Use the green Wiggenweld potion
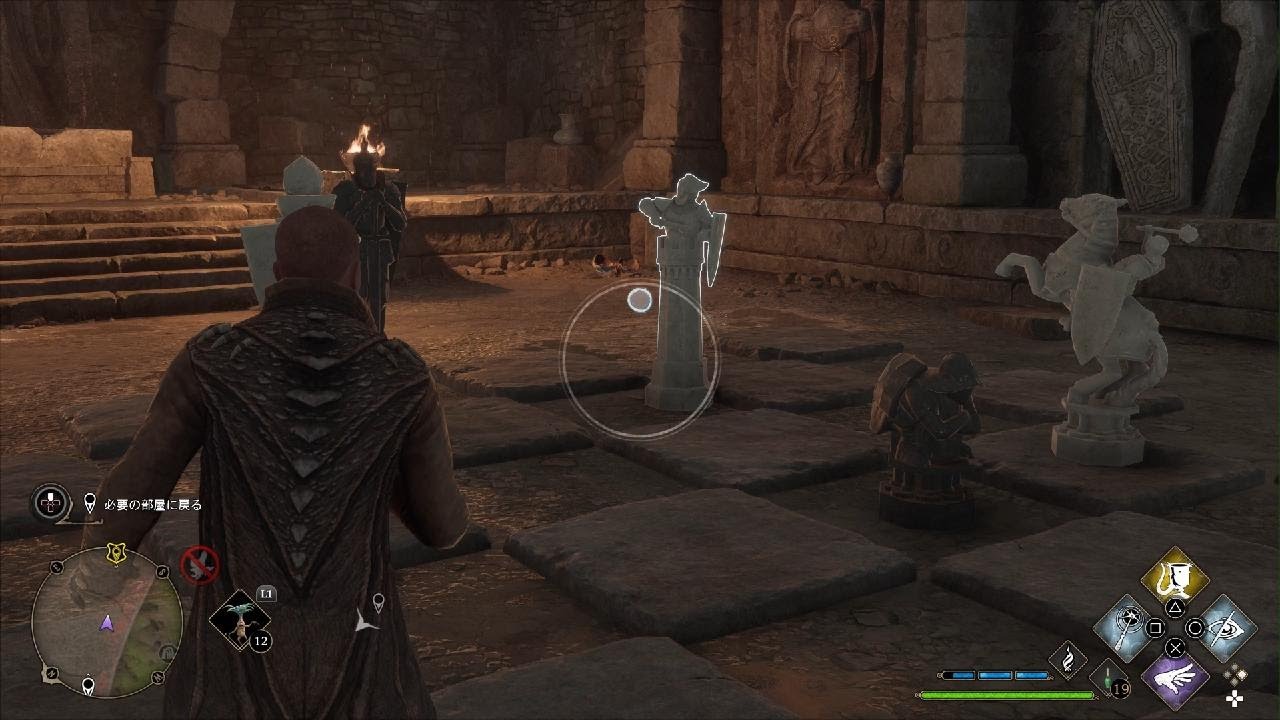This screenshot has height=720, width=1280. 1109,677
